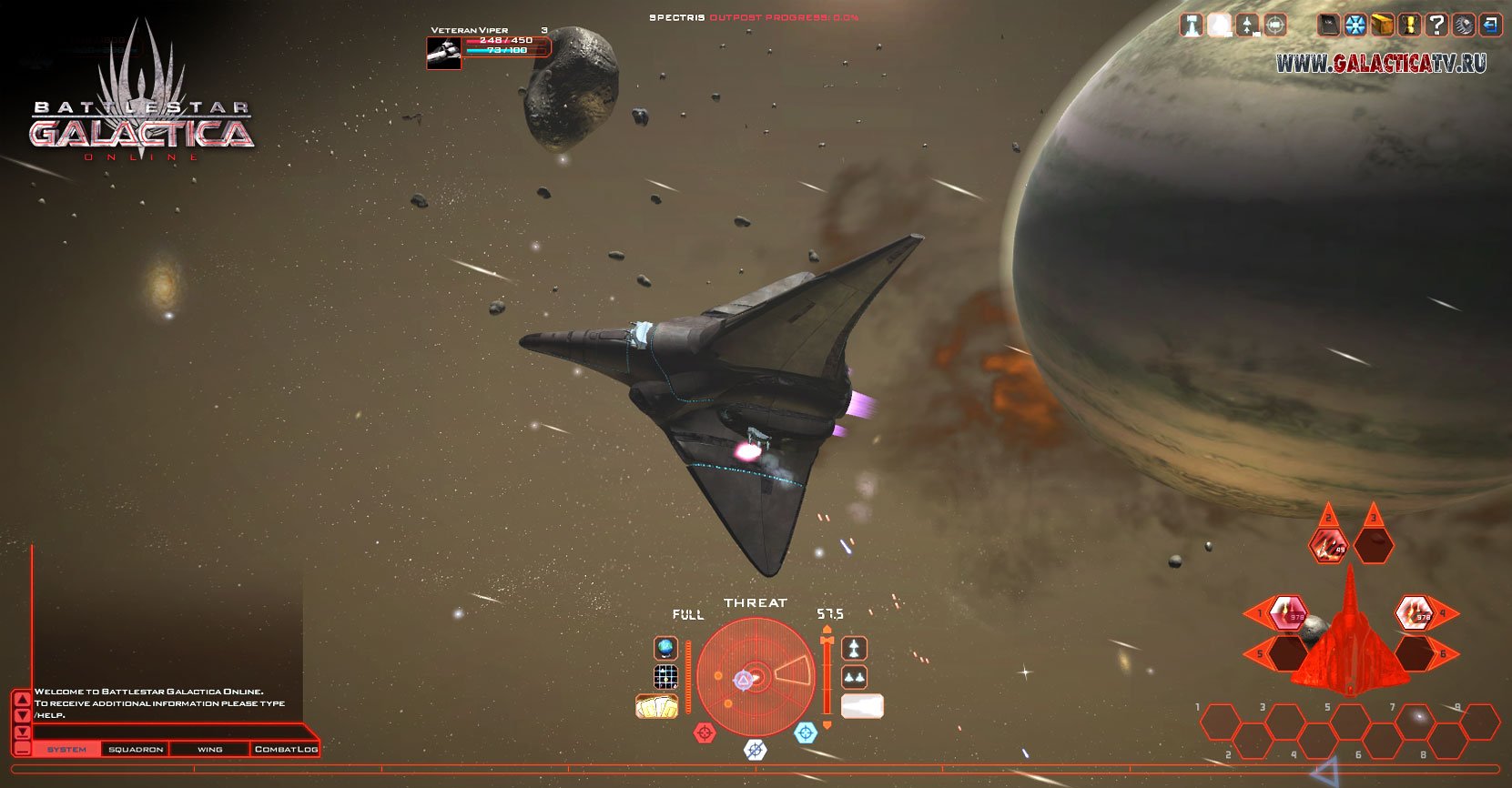Screen dimensions: 1512x788
Task: Open the help question mark icon
Action: [1436, 25]
